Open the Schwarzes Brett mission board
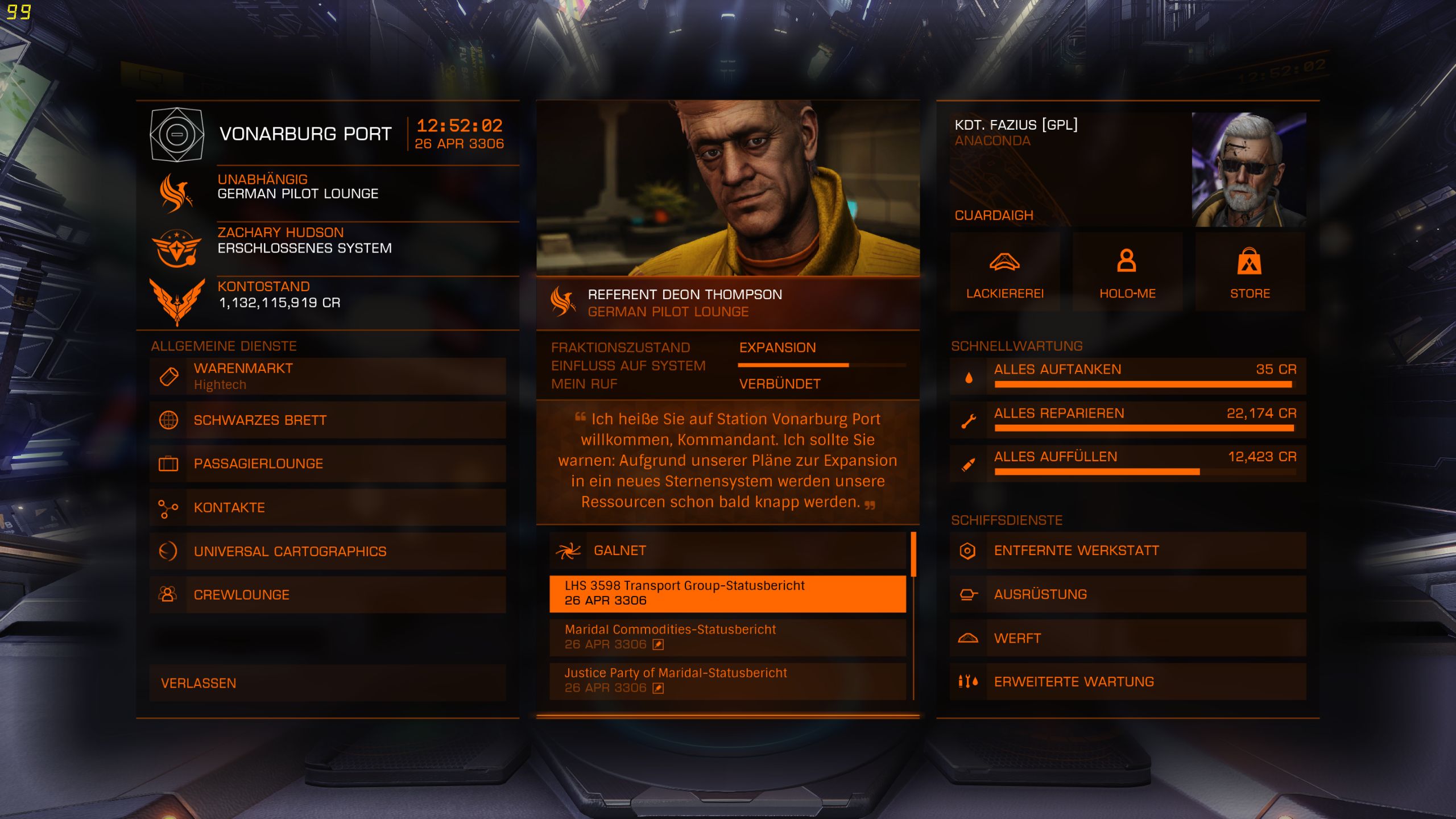Viewport: 1456px width, 819px height. (x=328, y=420)
